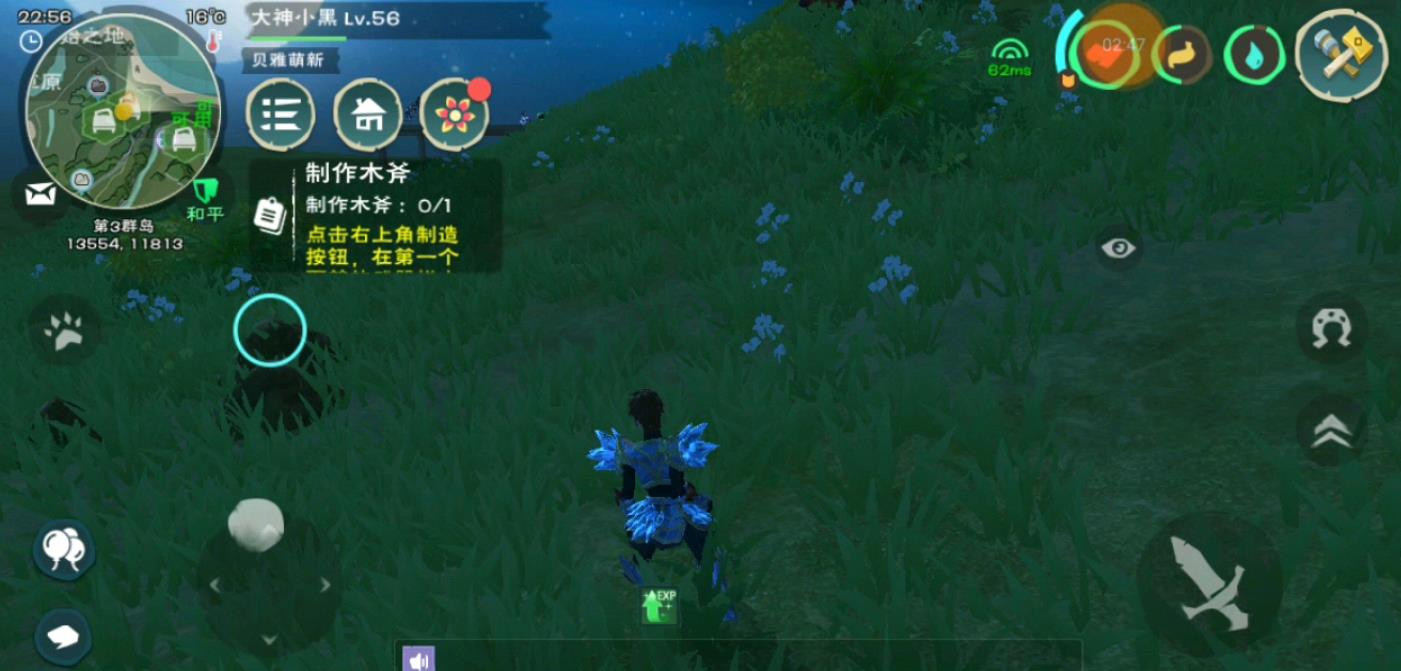1401x671 pixels.
Task: Tap the balloons icon
Action: click(65, 547)
